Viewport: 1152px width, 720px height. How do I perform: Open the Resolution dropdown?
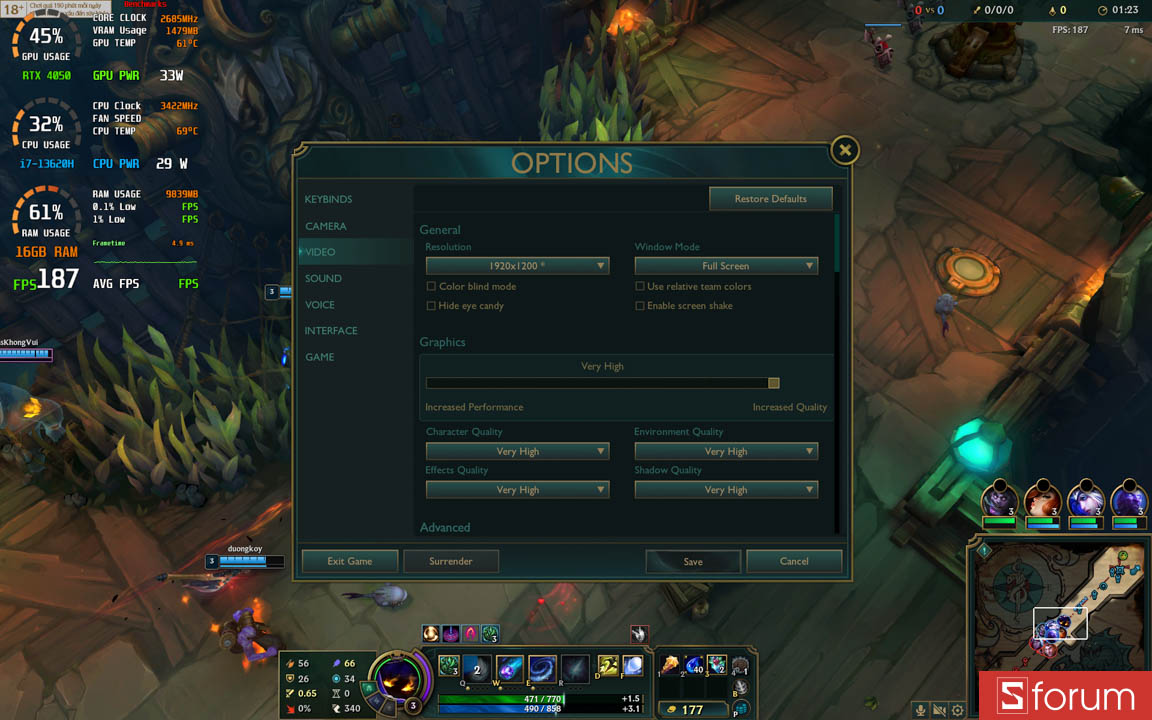tap(517, 266)
